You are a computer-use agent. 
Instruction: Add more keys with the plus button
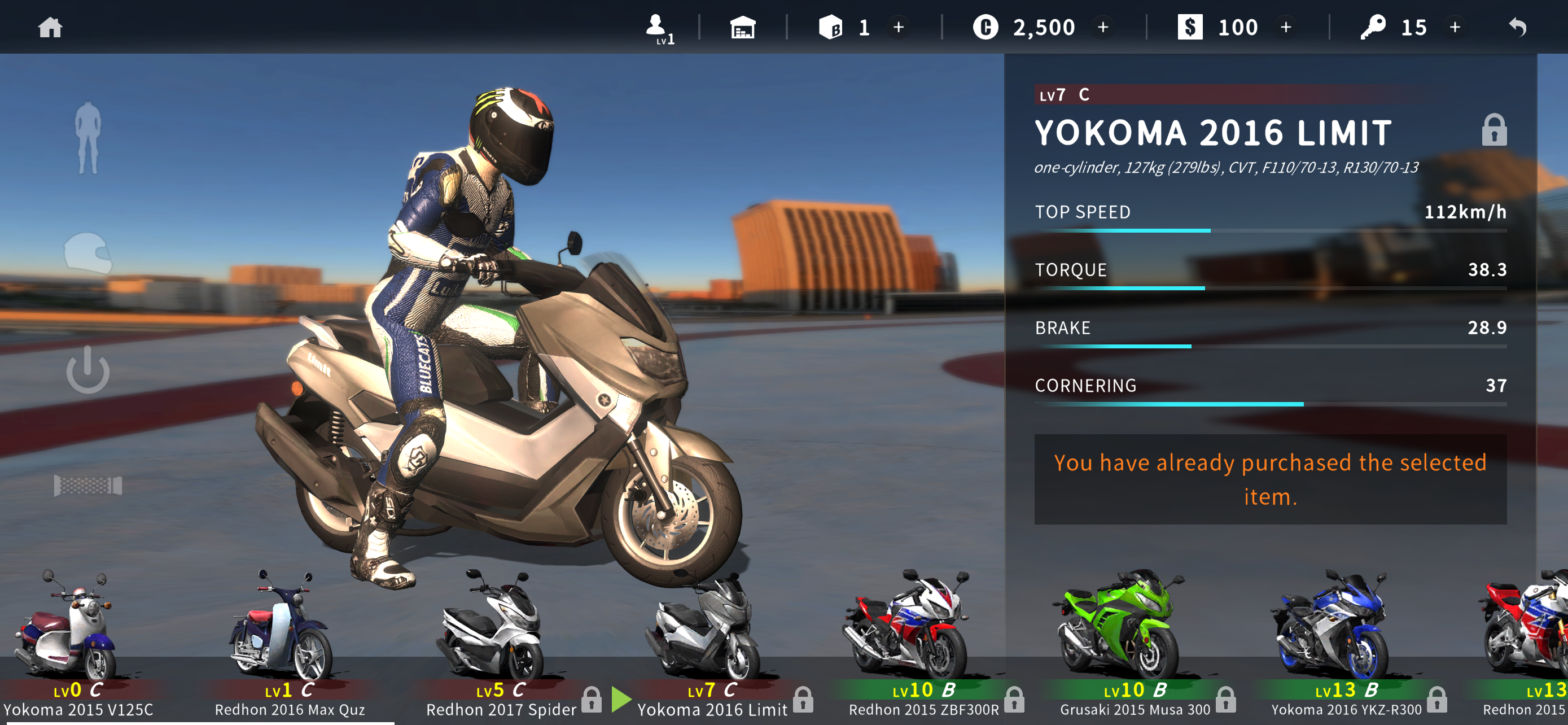(1455, 28)
